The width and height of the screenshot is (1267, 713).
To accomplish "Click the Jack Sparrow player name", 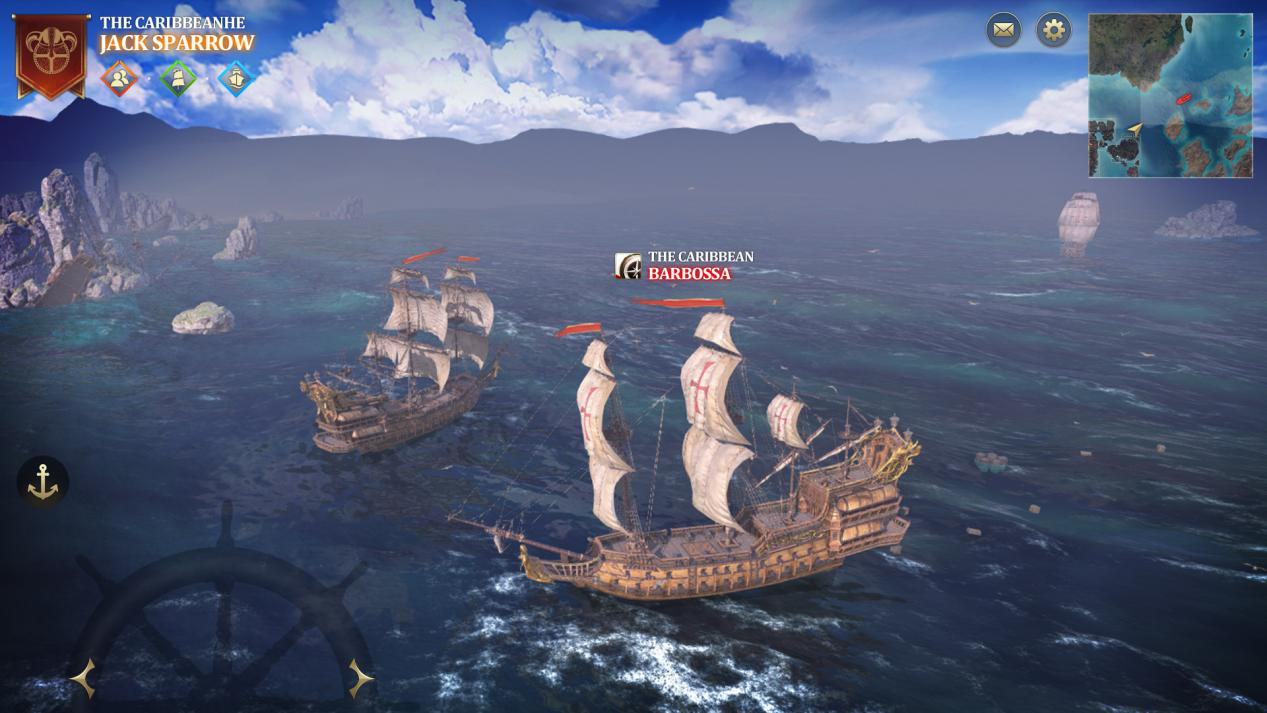I will [x=177, y=43].
